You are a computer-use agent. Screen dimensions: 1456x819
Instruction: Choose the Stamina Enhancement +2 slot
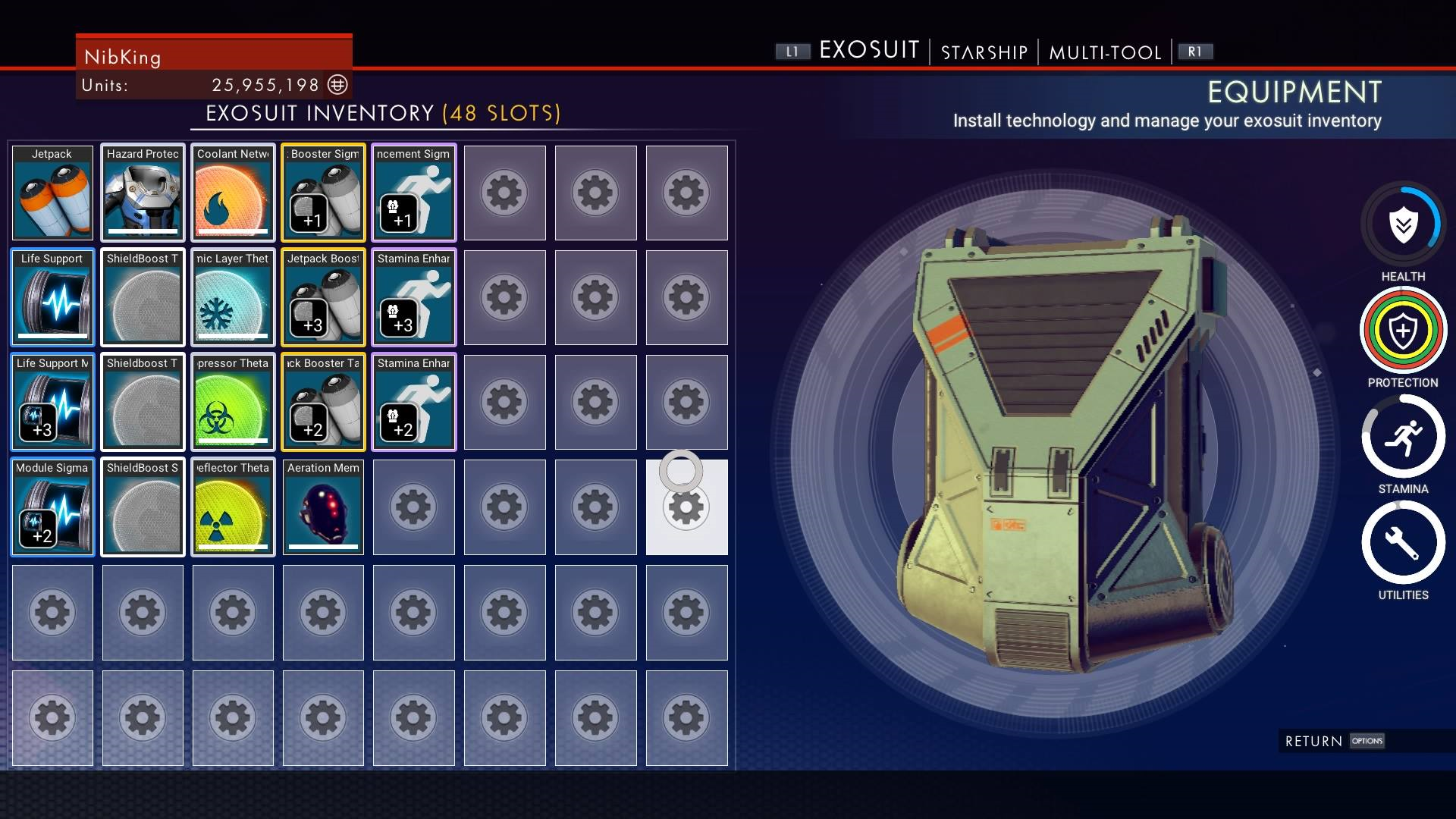(413, 402)
